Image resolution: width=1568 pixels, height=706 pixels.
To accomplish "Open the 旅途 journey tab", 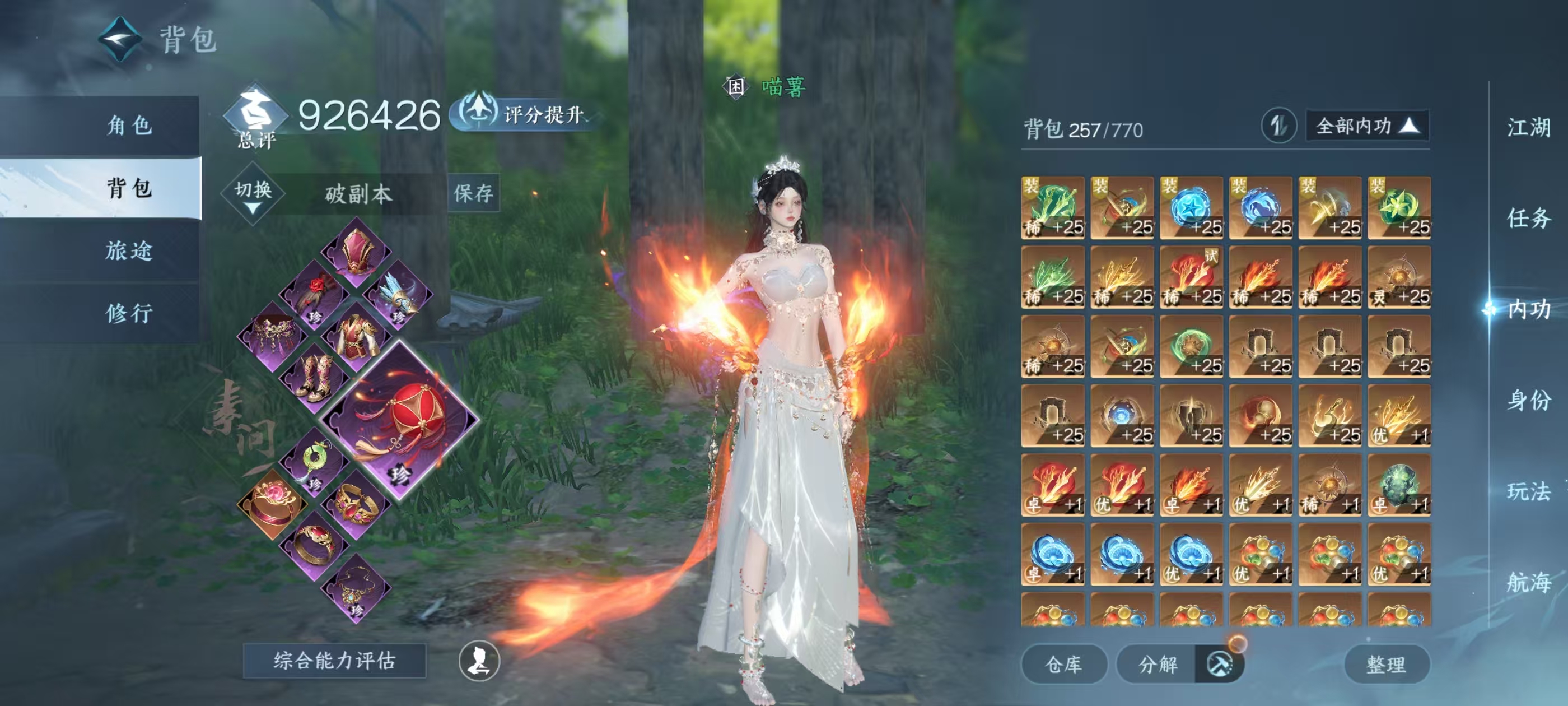I will tap(129, 250).
